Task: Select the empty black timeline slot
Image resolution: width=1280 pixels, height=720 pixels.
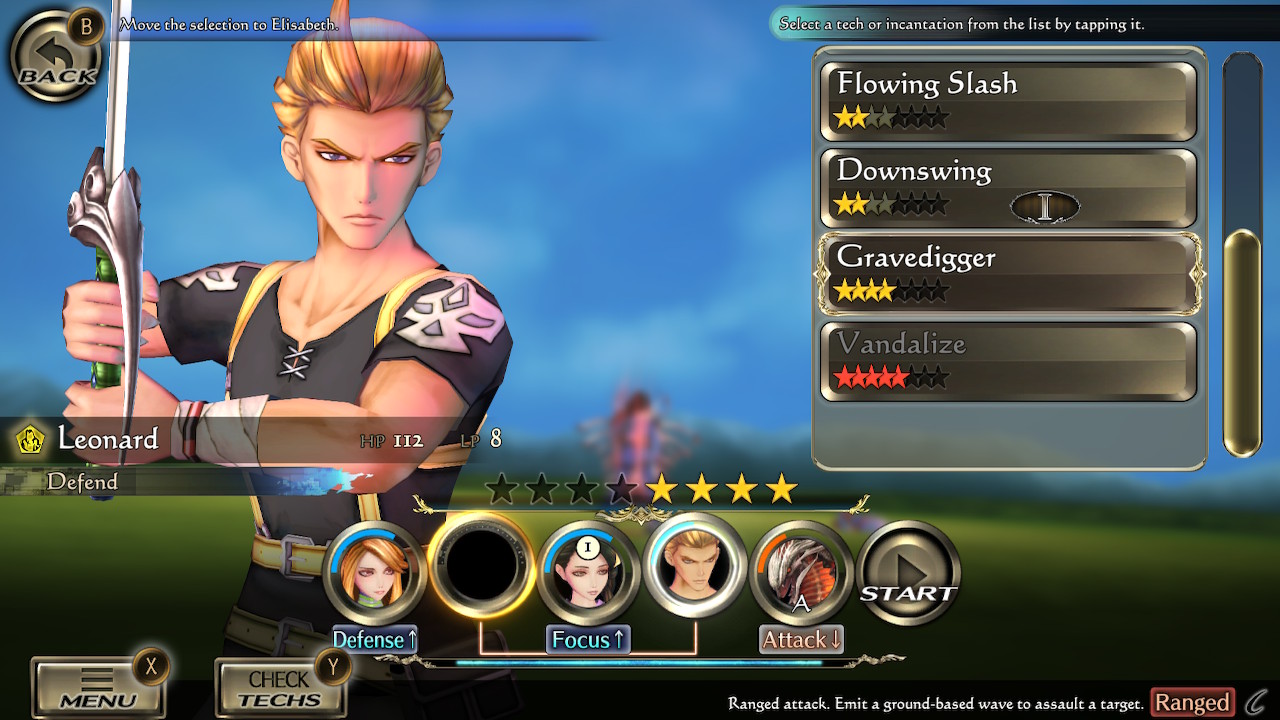Action: pos(481,565)
